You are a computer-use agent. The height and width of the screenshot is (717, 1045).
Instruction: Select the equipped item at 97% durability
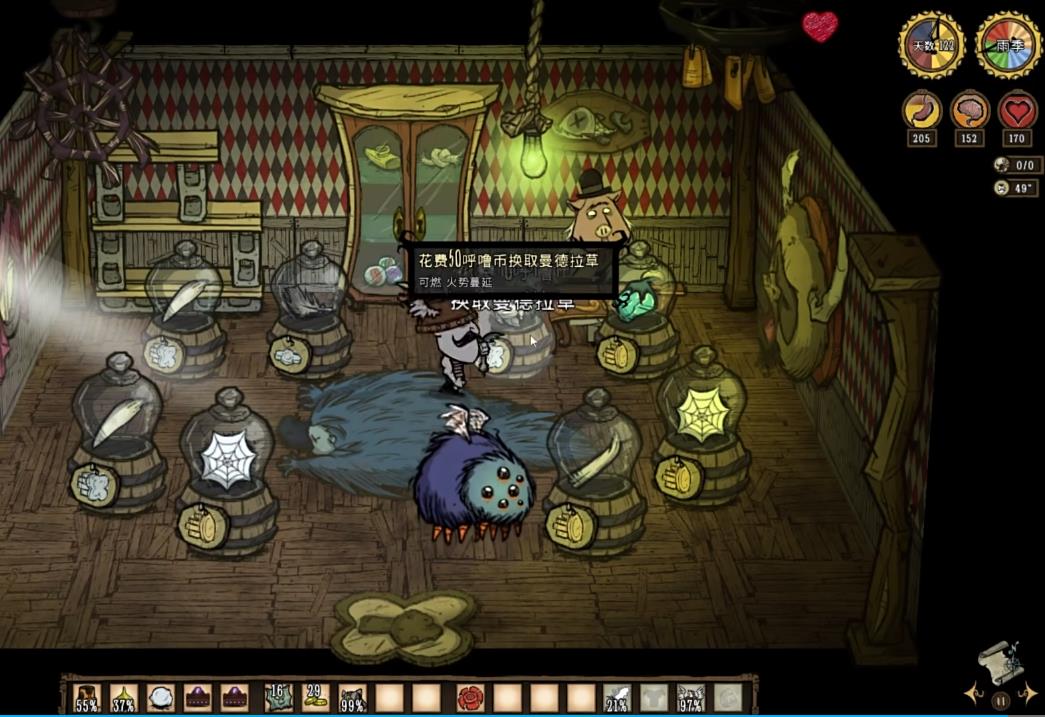[x=690, y=698]
